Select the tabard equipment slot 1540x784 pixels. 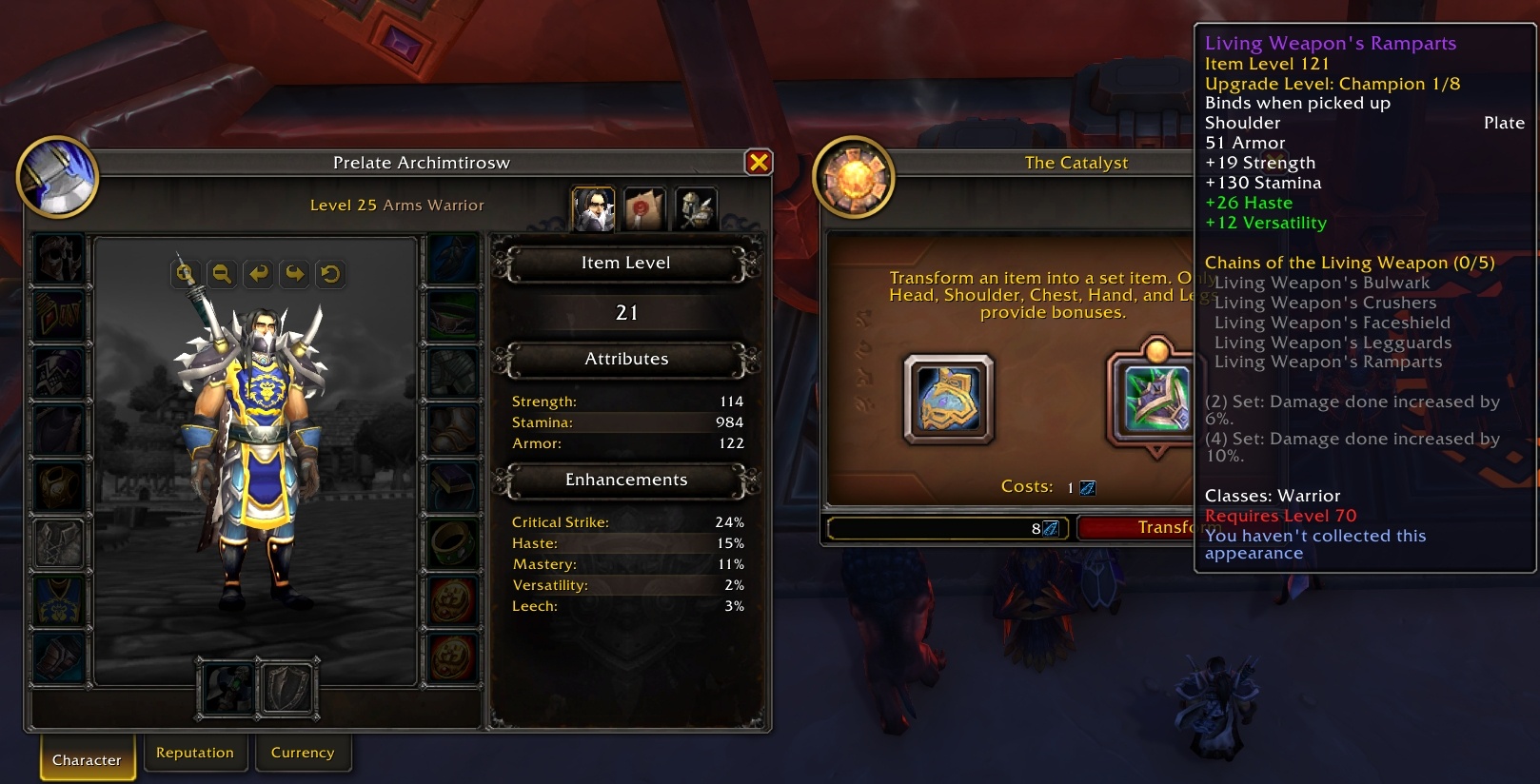coord(59,601)
